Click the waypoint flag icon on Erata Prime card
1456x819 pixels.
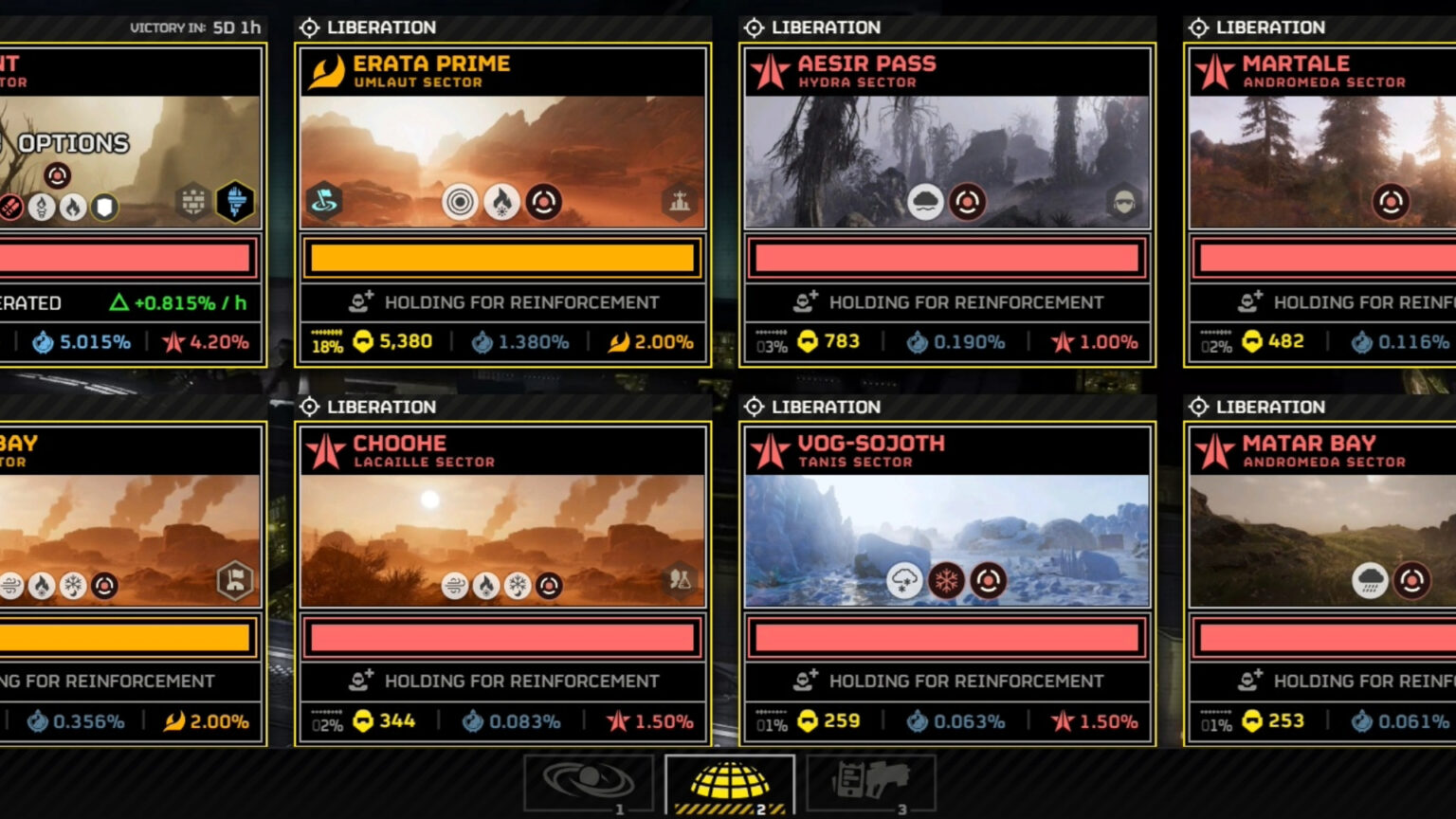(x=325, y=203)
